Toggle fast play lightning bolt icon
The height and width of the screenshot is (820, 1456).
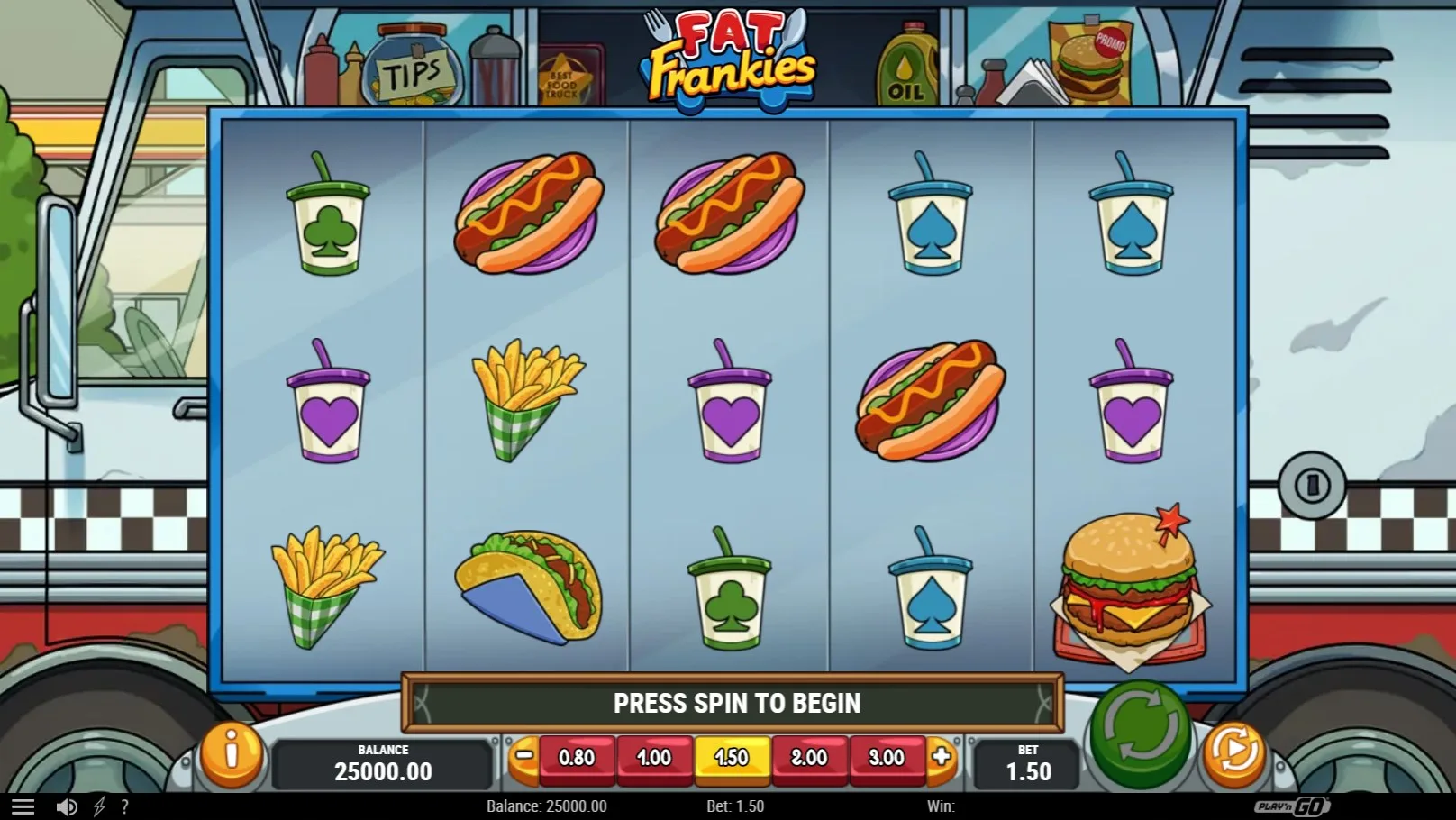click(x=99, y=806)
